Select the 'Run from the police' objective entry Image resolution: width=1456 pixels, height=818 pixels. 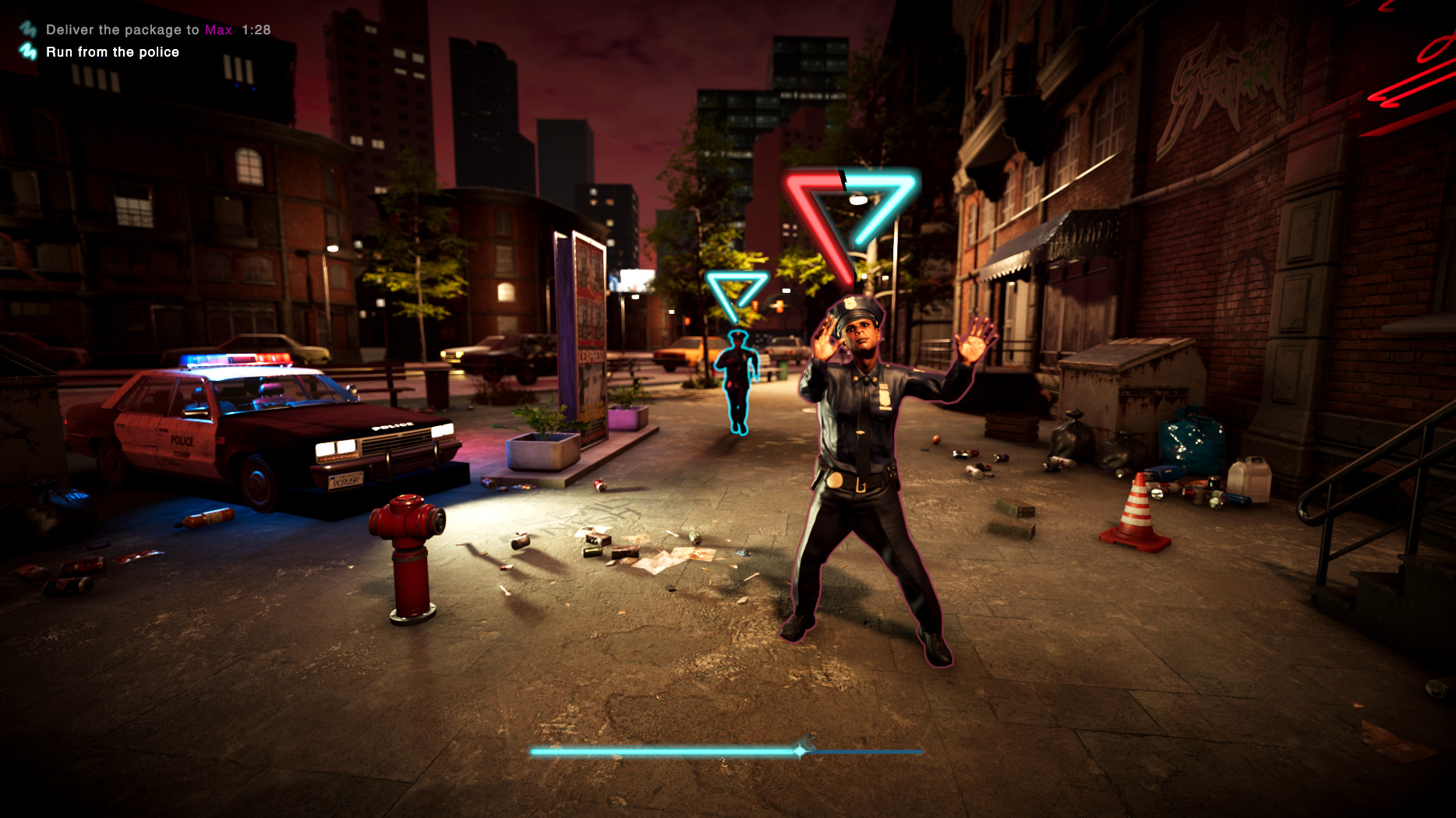[113, 51]
